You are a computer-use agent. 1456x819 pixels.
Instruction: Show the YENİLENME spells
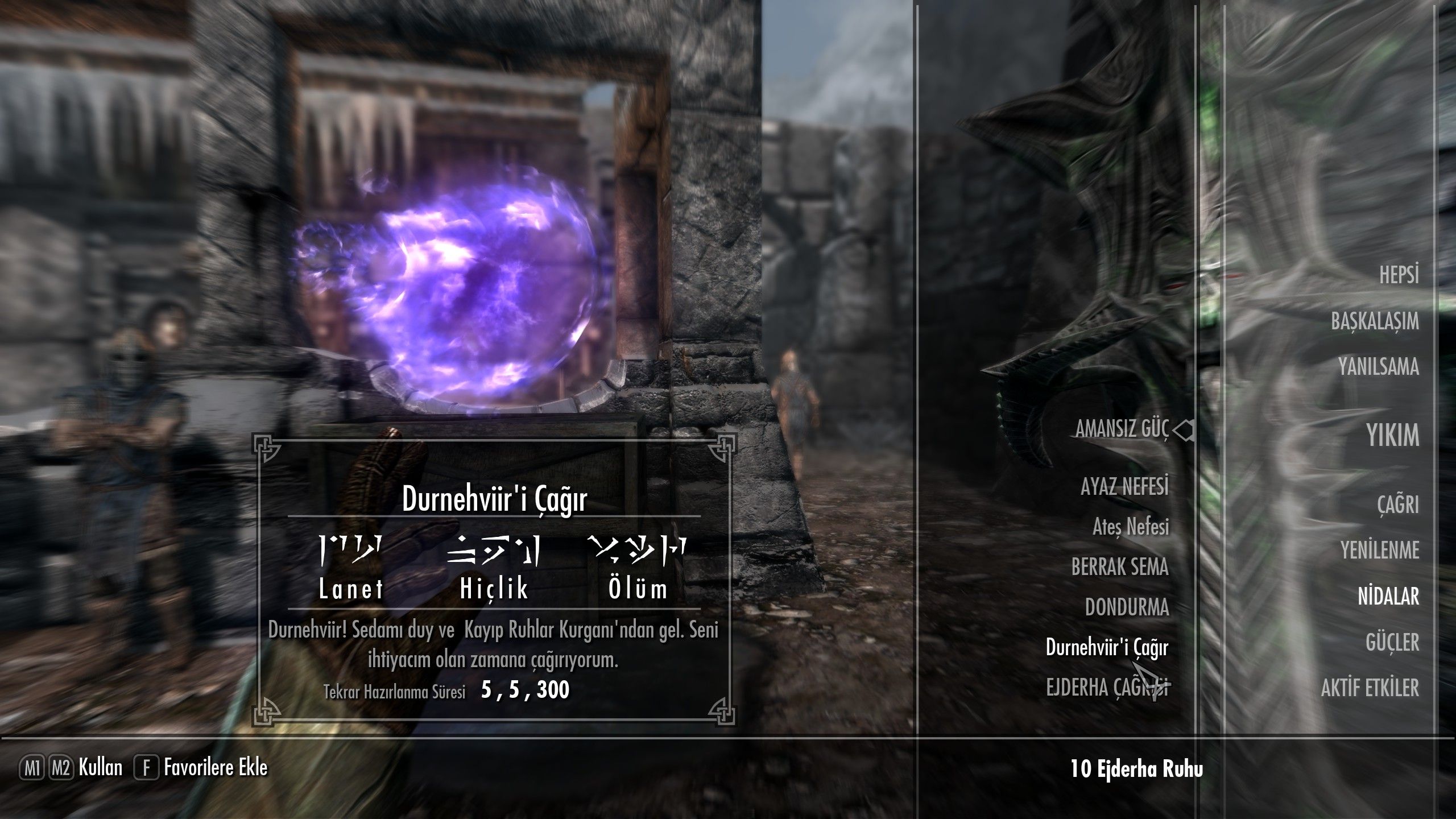coord(1379,551)
